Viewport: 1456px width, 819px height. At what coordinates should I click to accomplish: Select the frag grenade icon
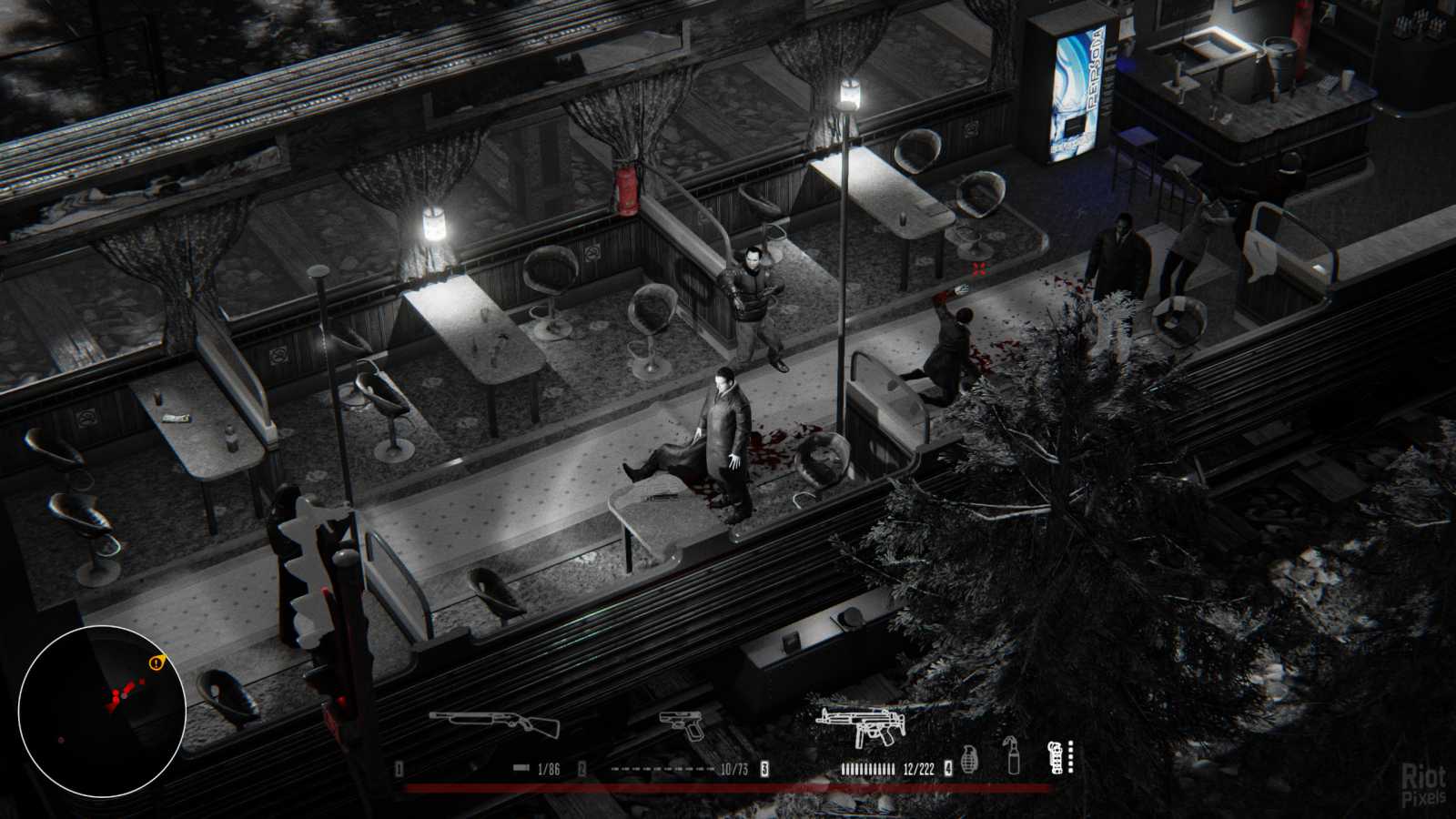coord(970,757)
